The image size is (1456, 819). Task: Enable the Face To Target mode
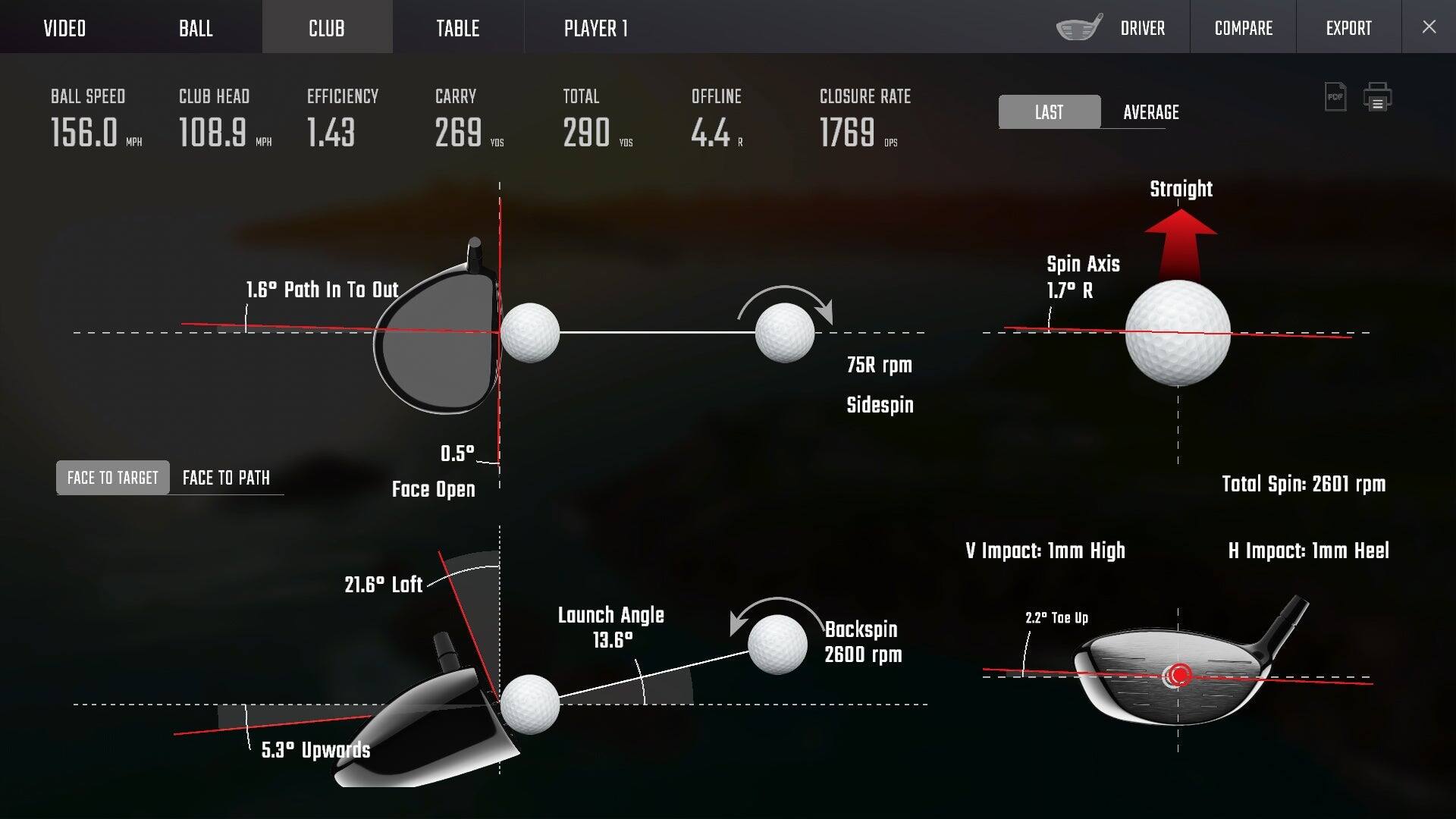[111, 478]
